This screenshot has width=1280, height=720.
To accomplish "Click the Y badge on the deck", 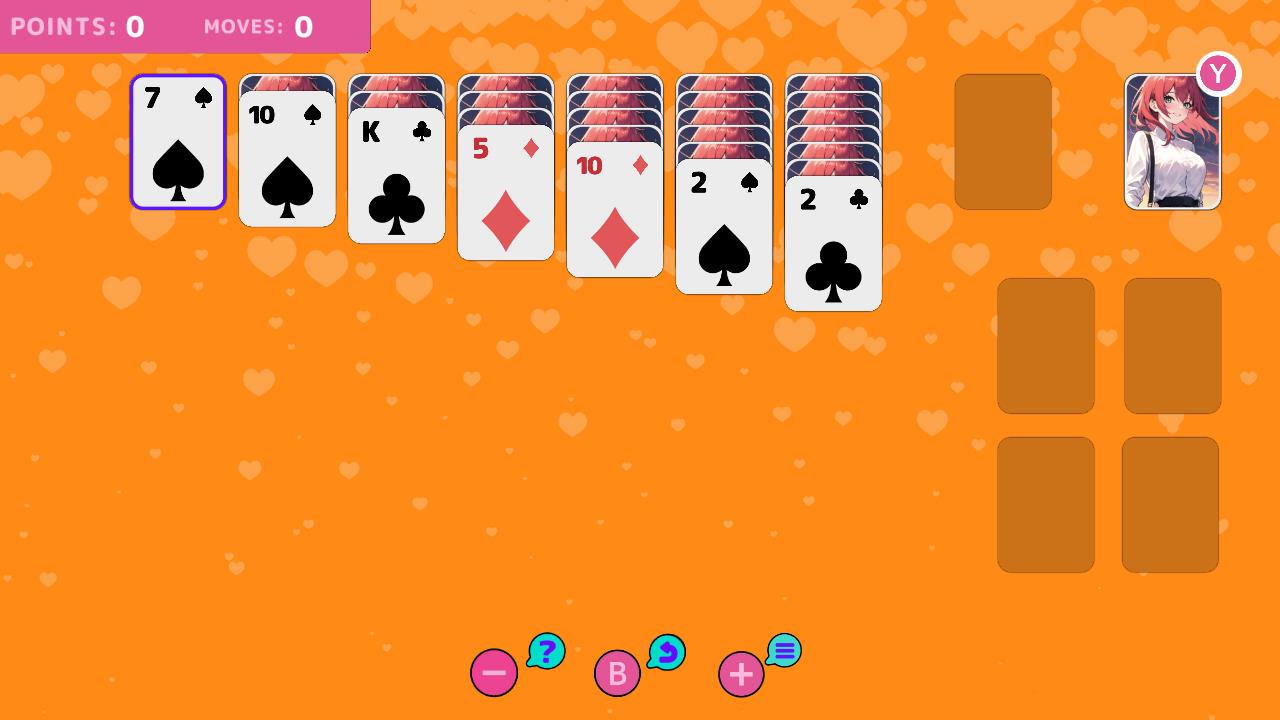I will pos(1218,73).
